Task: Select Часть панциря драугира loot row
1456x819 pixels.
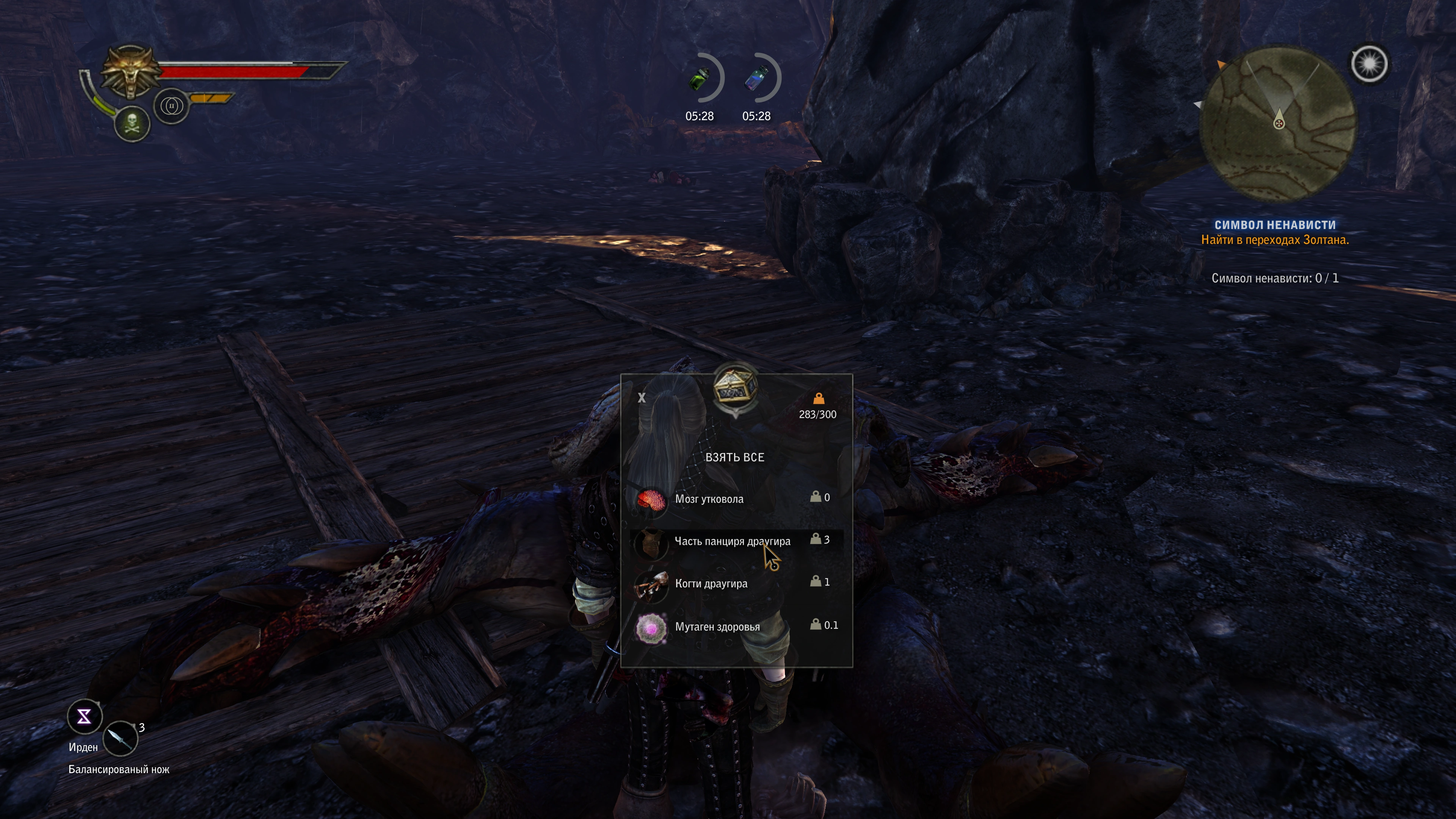Action: (732, 541)
